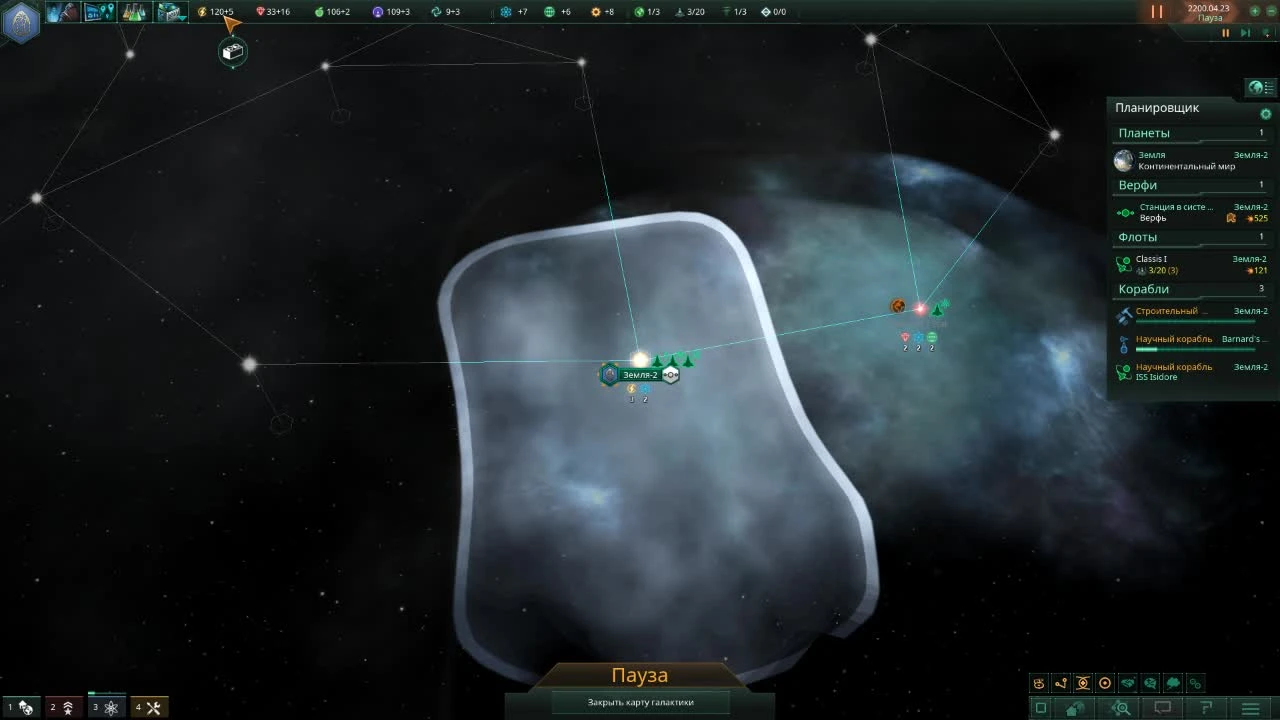
Task: Open the message log speech-bubble icon
Action: 1163,706
